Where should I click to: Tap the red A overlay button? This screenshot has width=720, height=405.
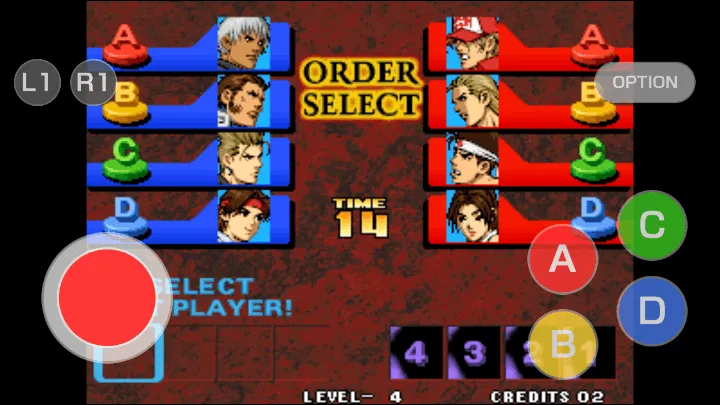click(563, 260)
